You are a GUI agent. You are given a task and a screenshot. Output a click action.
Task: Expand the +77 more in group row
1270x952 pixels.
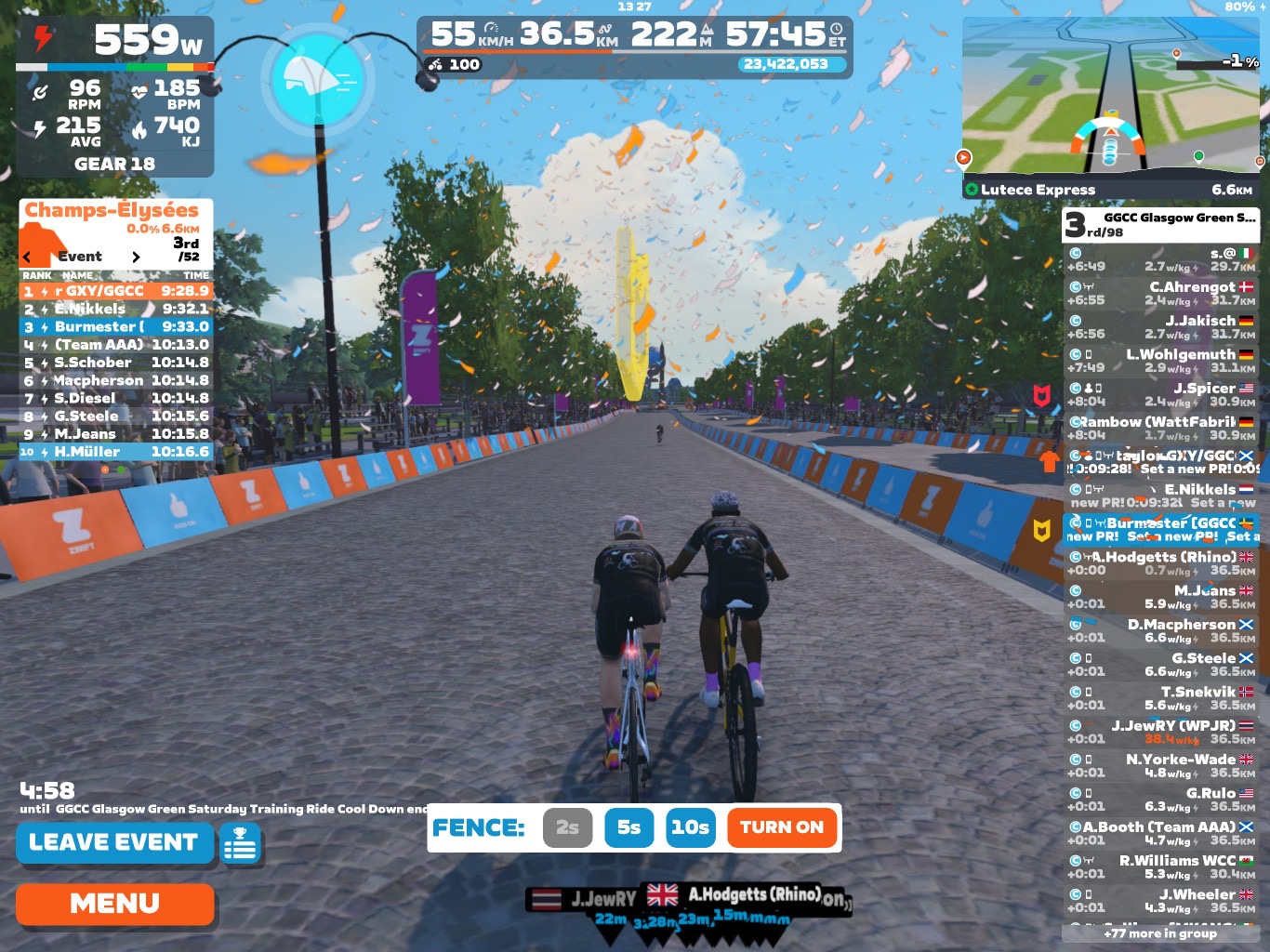1160,933
